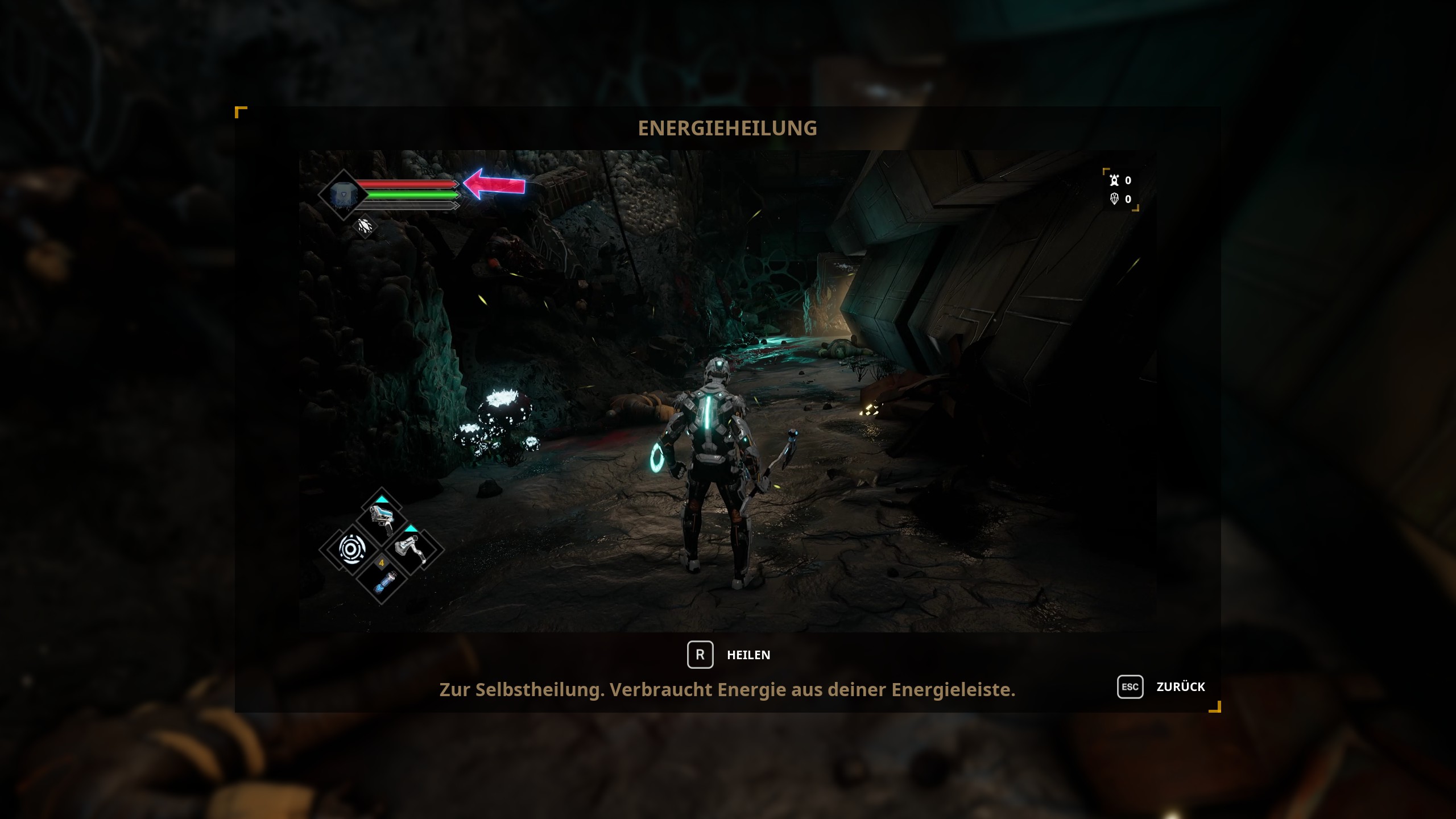The height and width of the screenshot is (819, 1456).
Task: Close the tutorial with the Zurück button
Action: (x=1162, y=686)
